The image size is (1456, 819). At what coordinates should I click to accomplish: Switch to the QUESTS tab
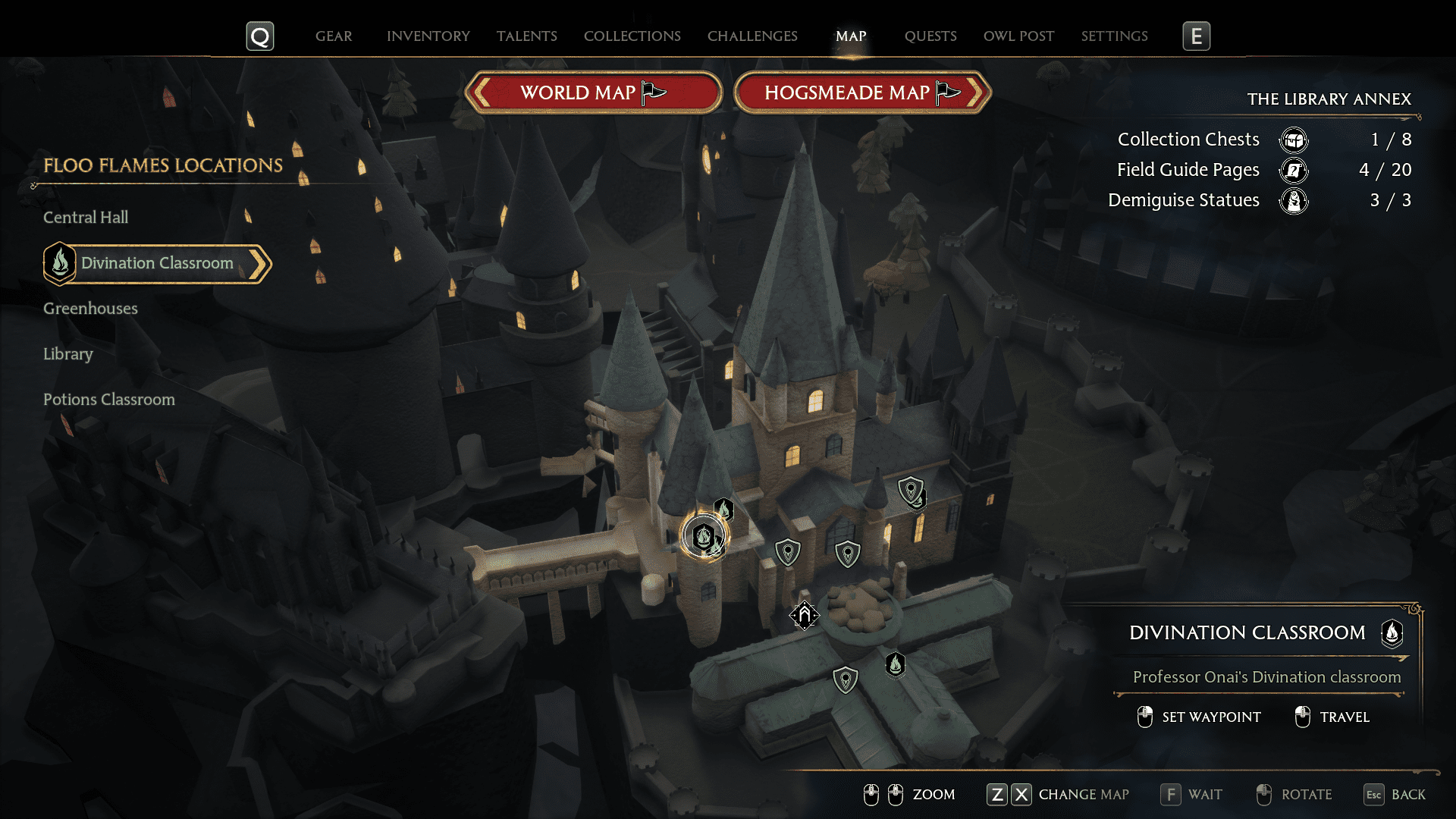930,36
